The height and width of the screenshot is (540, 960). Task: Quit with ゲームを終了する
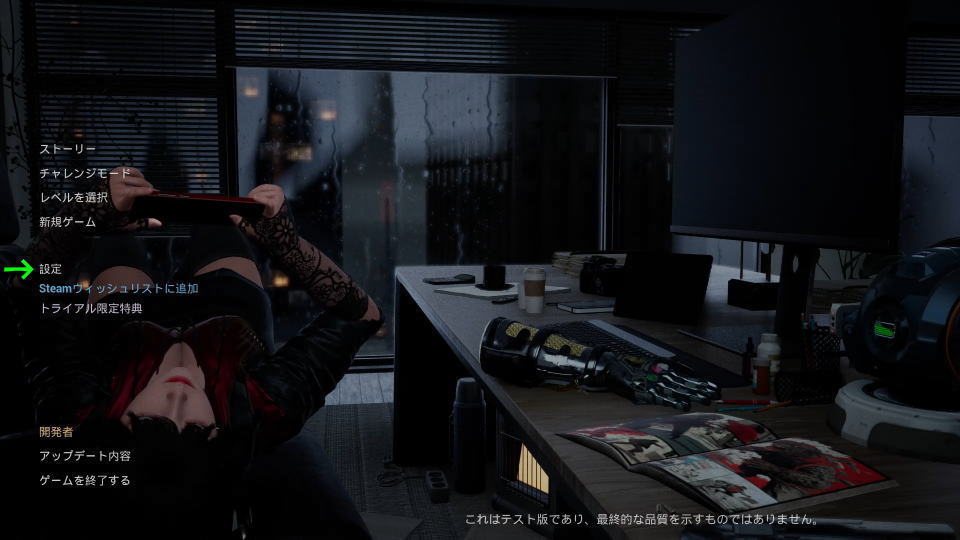[84, 480]
